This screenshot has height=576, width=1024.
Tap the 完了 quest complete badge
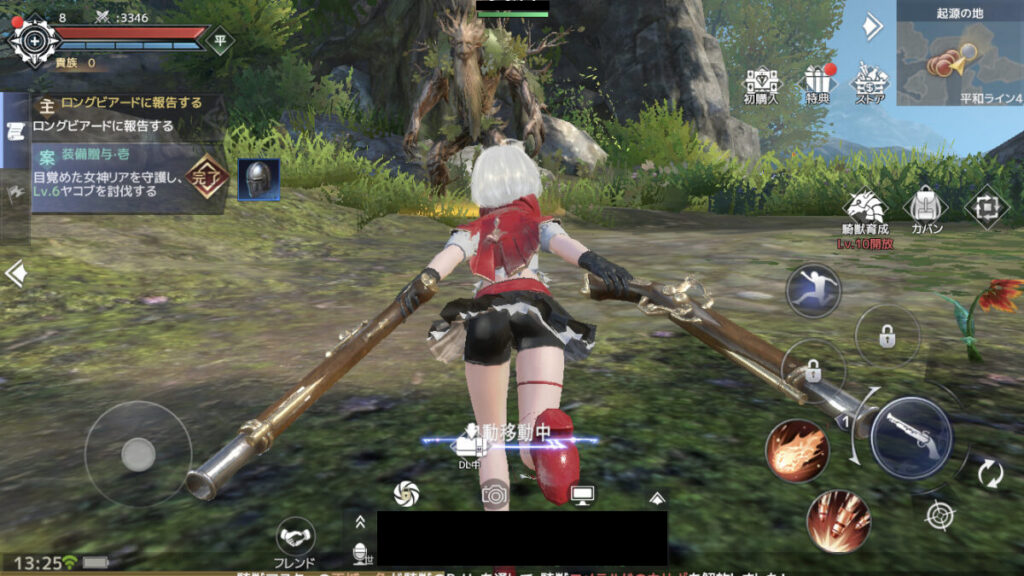tap(207, 177)
